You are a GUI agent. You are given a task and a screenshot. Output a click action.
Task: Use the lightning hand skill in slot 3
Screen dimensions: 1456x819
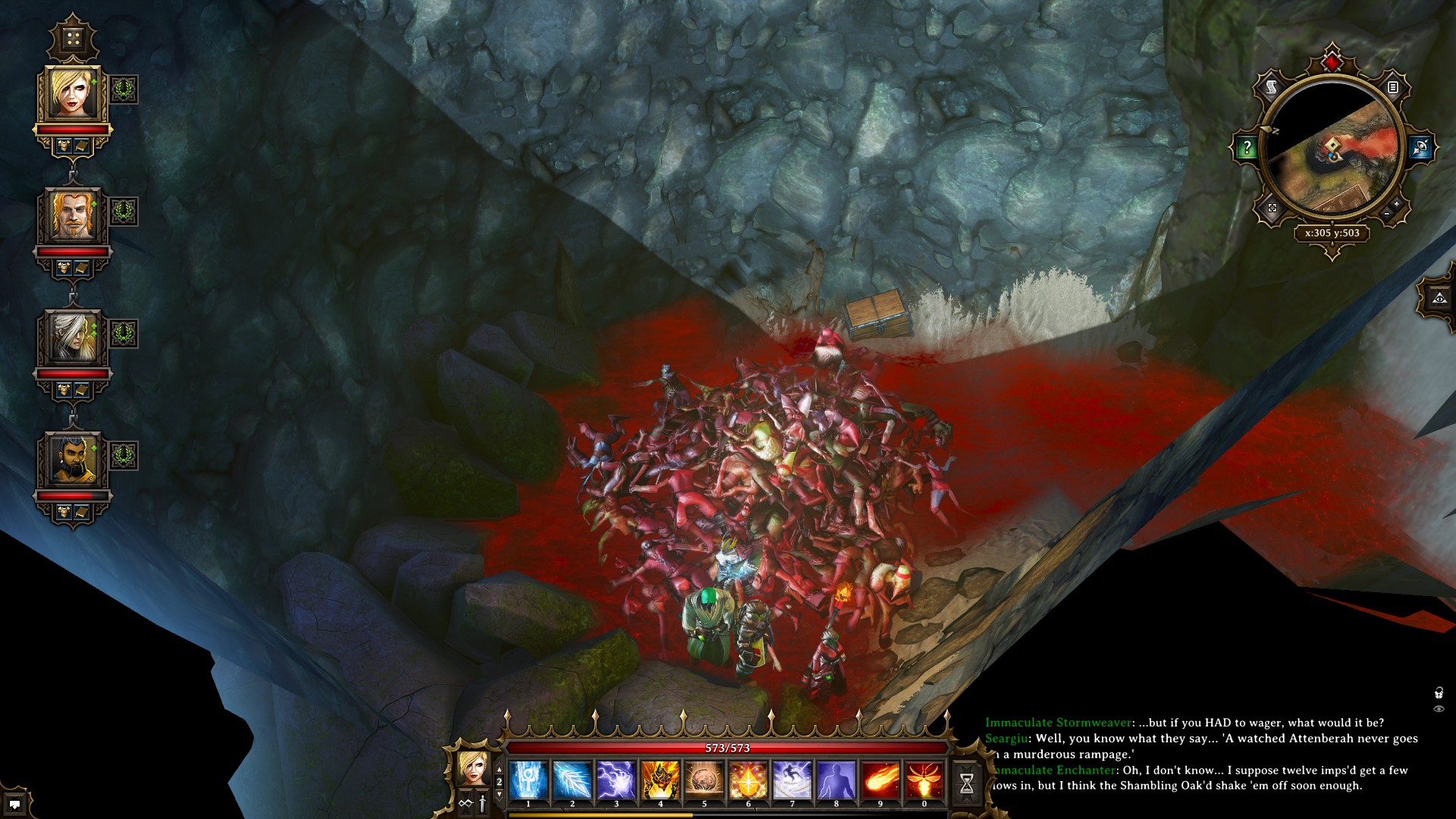pyautogui.click(x=616, y=780)
